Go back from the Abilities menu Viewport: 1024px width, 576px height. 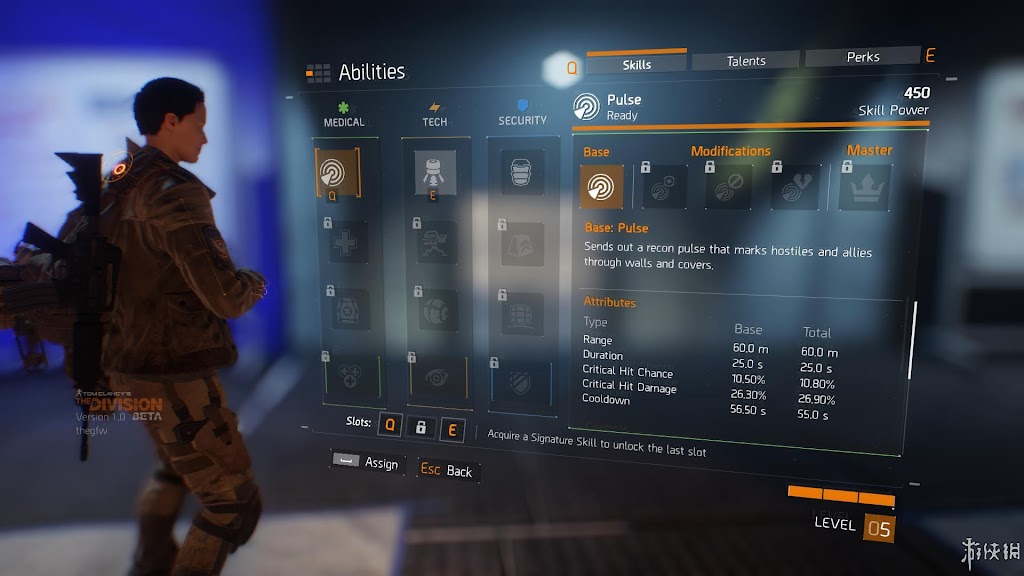click(446, 470)
